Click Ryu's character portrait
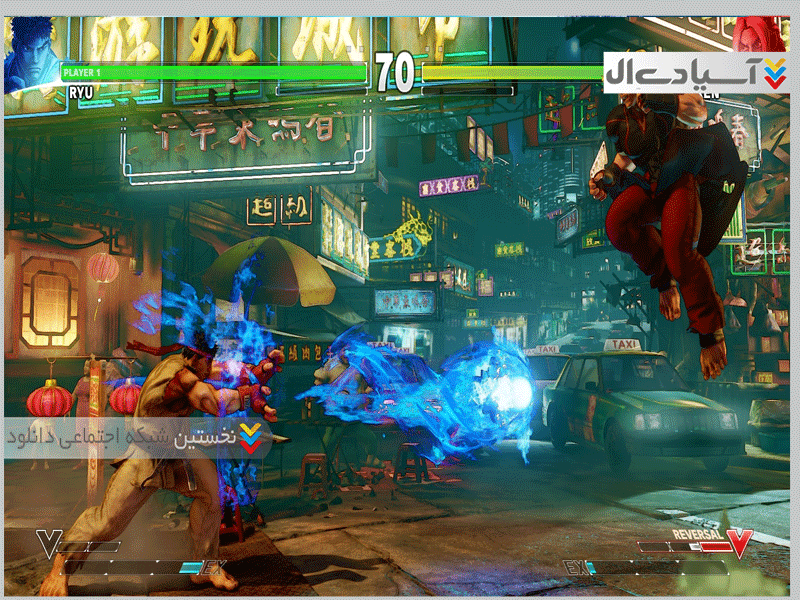This screenshot has width=800, height=600. (32, 50)
